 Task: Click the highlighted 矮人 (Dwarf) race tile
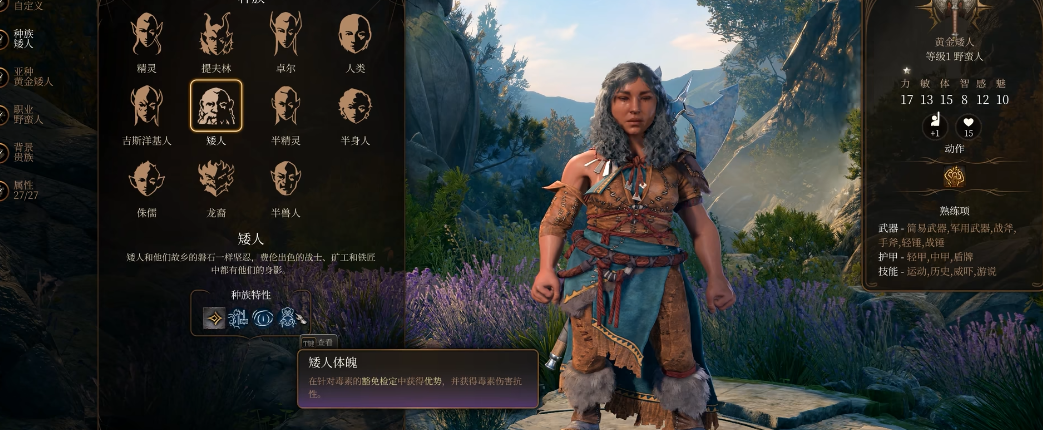coord(216,105)
